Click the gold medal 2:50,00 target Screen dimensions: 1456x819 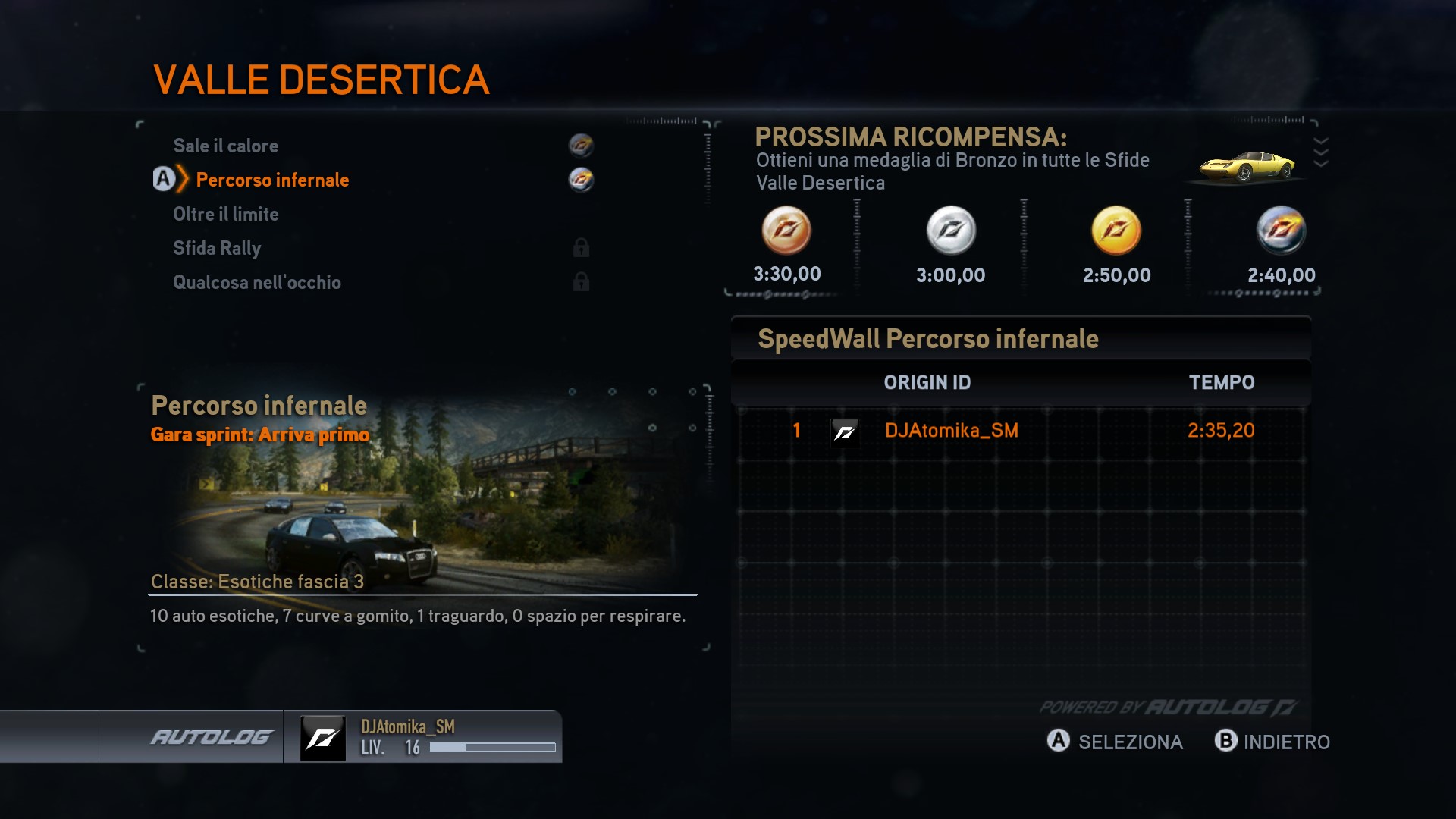coord(1116,231)
